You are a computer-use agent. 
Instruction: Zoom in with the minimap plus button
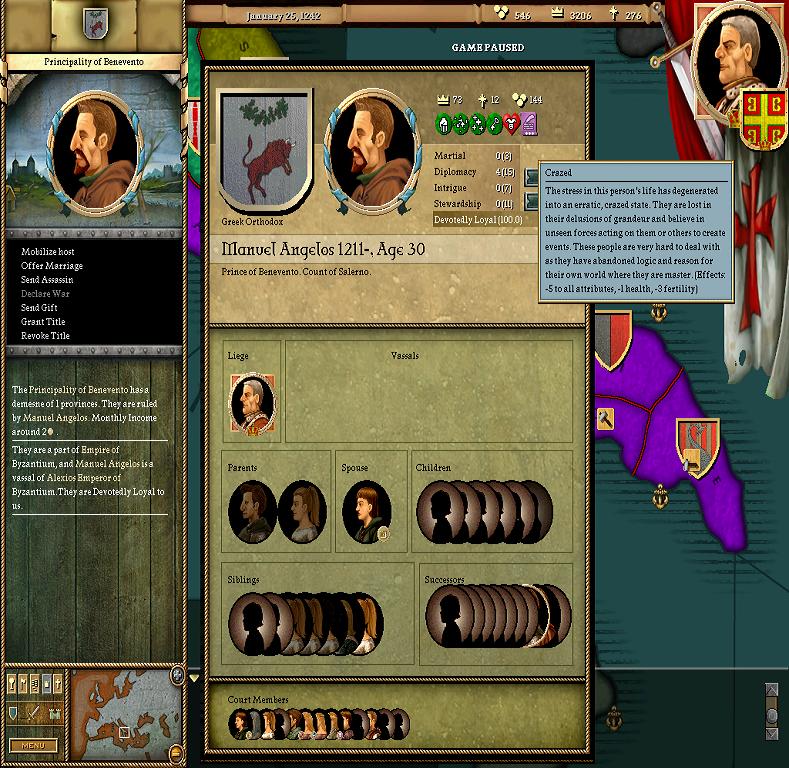point(177,676)
